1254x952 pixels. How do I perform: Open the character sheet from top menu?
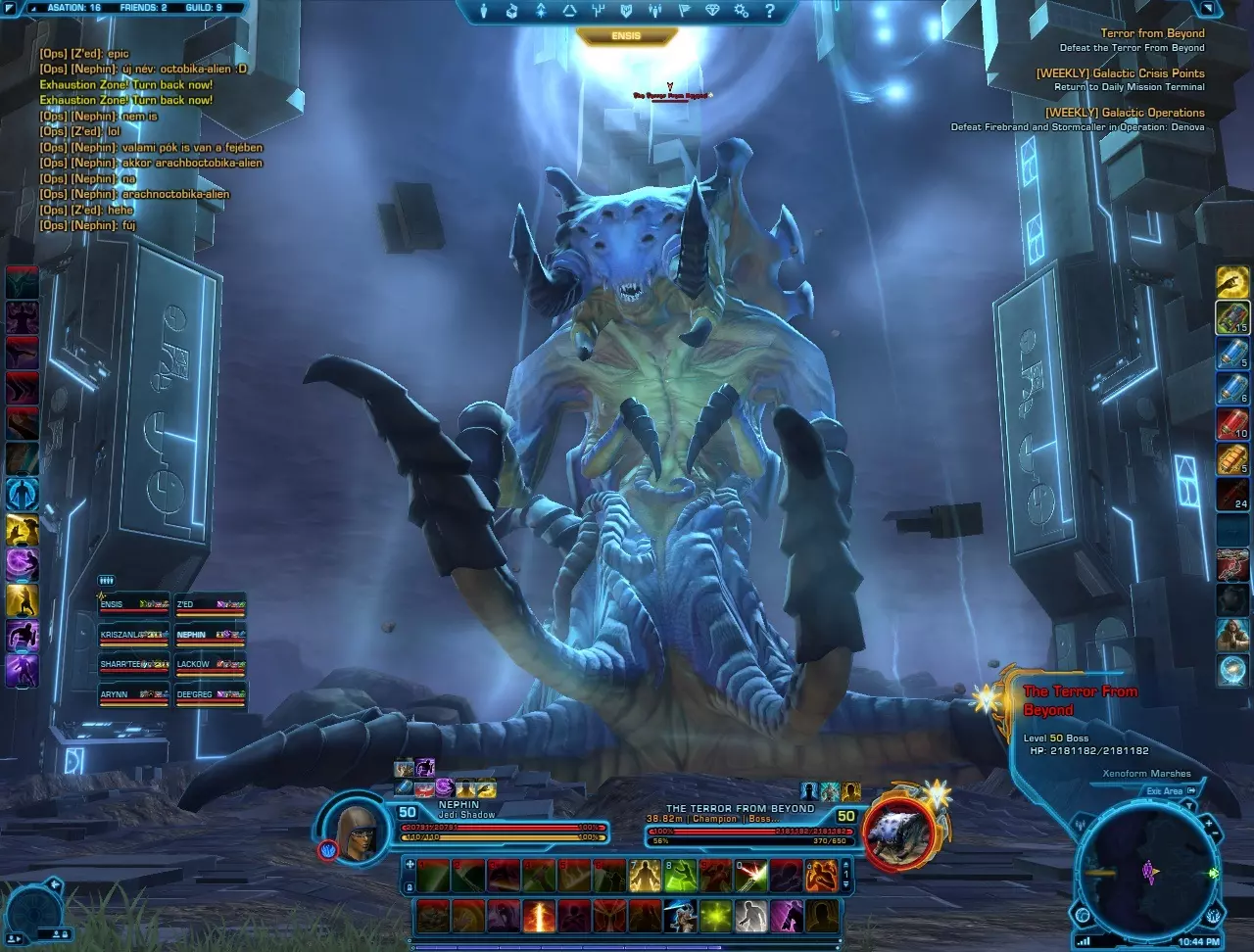click(x=483, y=12)
